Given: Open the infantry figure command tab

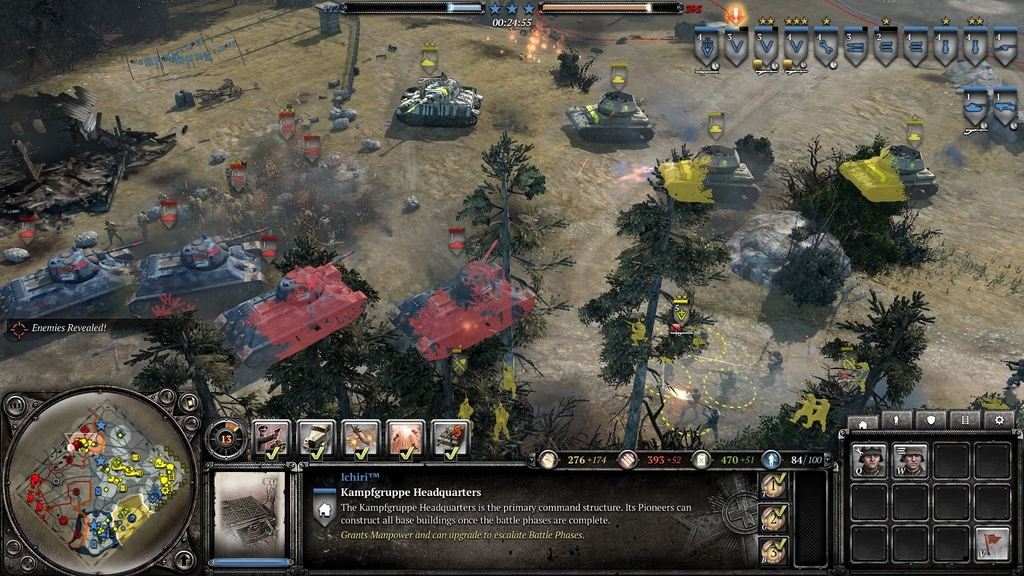Looking at the screenshot, I should 897,421.
